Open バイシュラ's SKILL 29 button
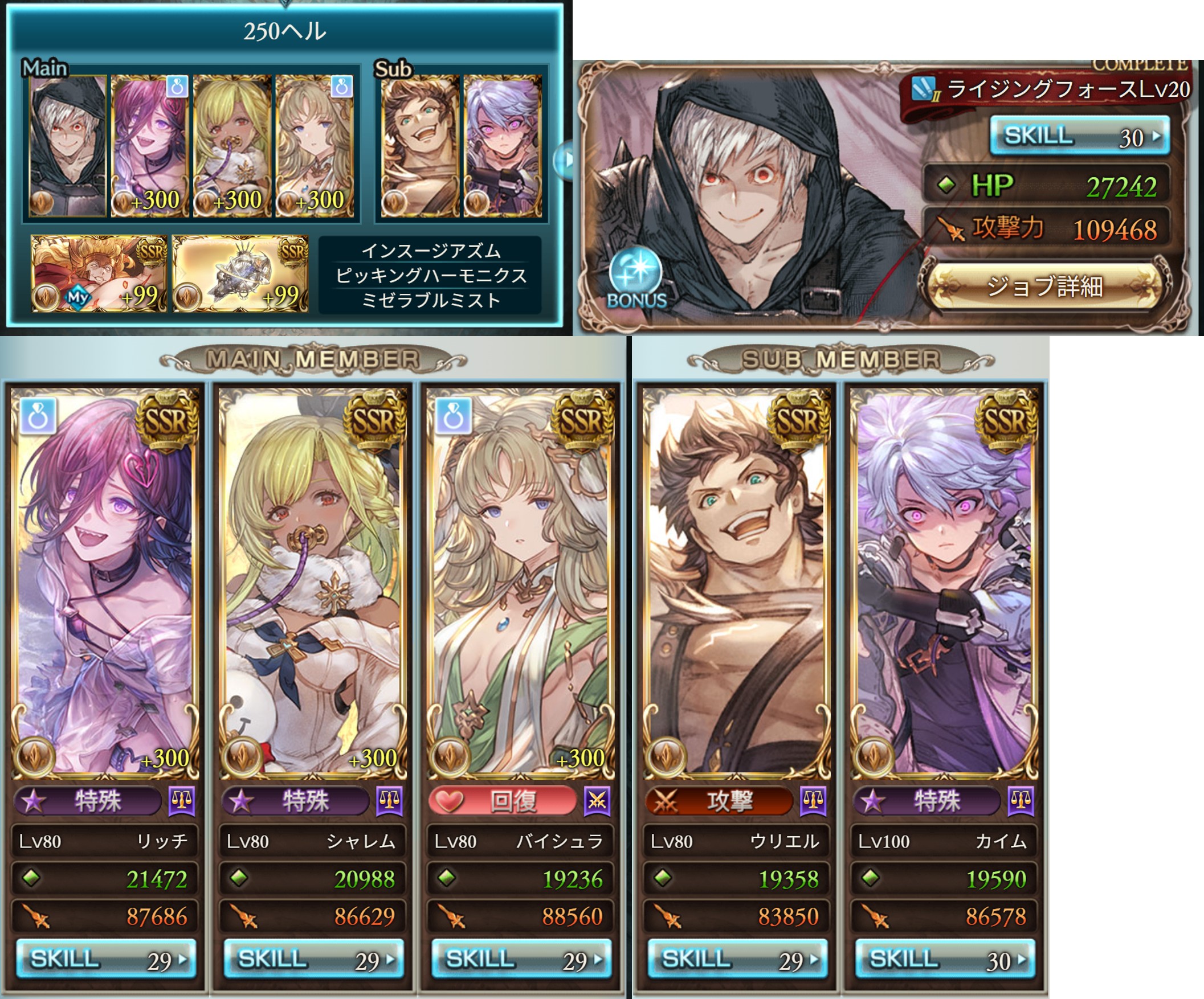Screen dimensions: 1204x999 pos(521,959)
